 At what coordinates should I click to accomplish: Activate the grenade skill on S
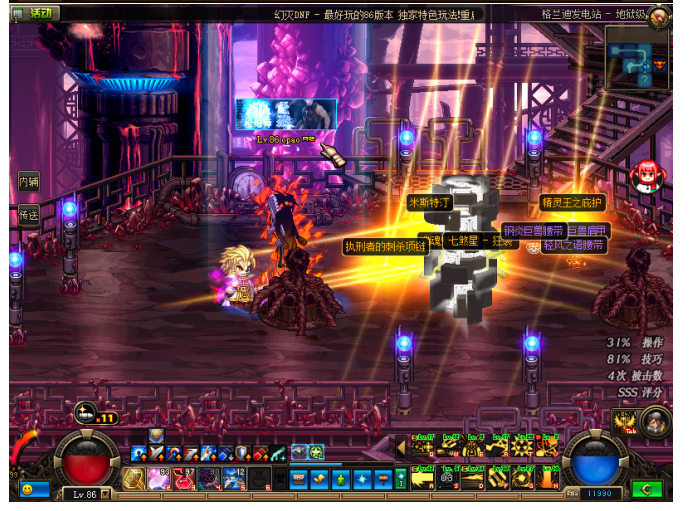pos(448,479)
